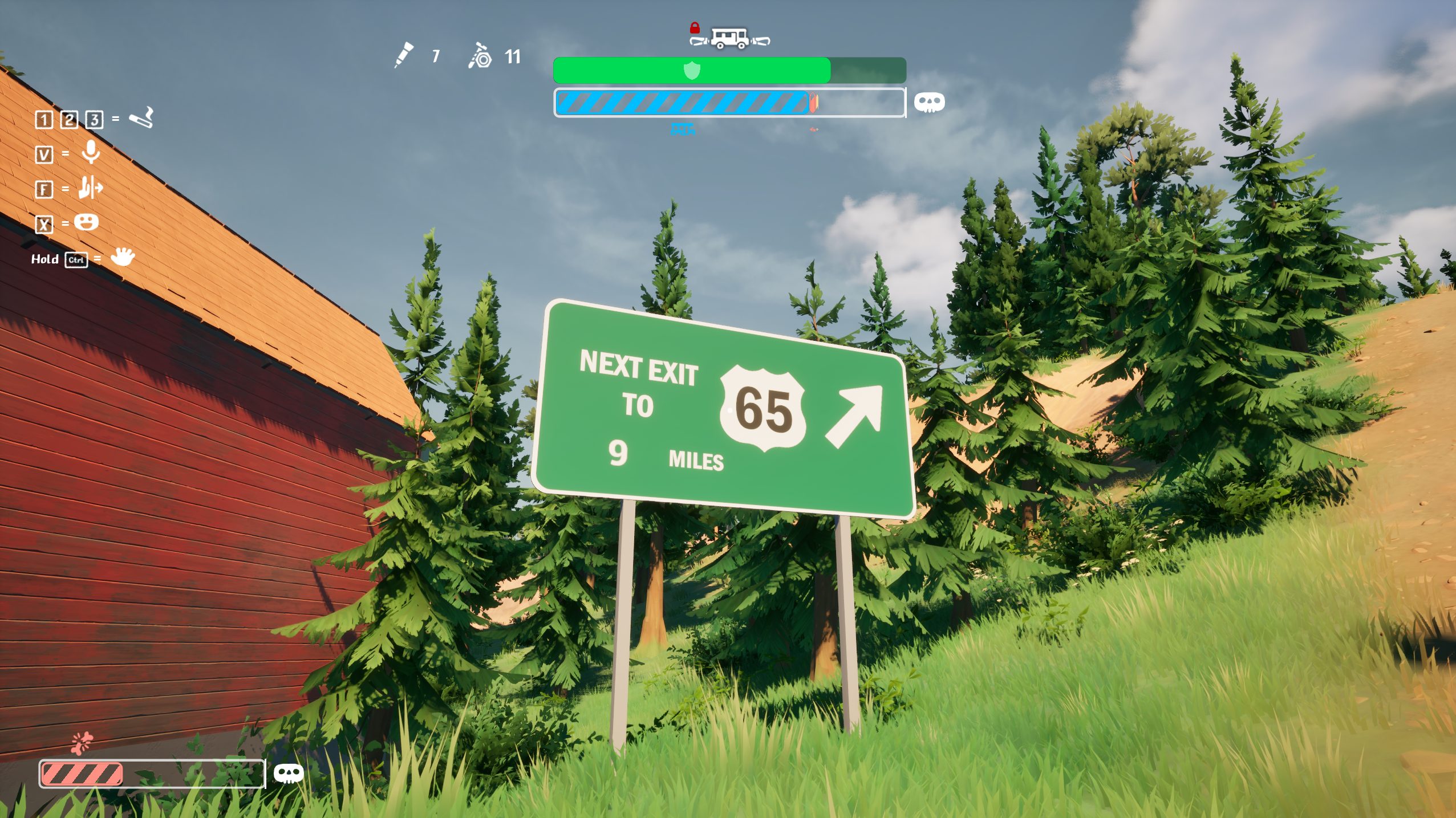The width and height of the screenshot is (1456, 818).
Task: Click the smiley face emote icon
Action: [86, 222]
